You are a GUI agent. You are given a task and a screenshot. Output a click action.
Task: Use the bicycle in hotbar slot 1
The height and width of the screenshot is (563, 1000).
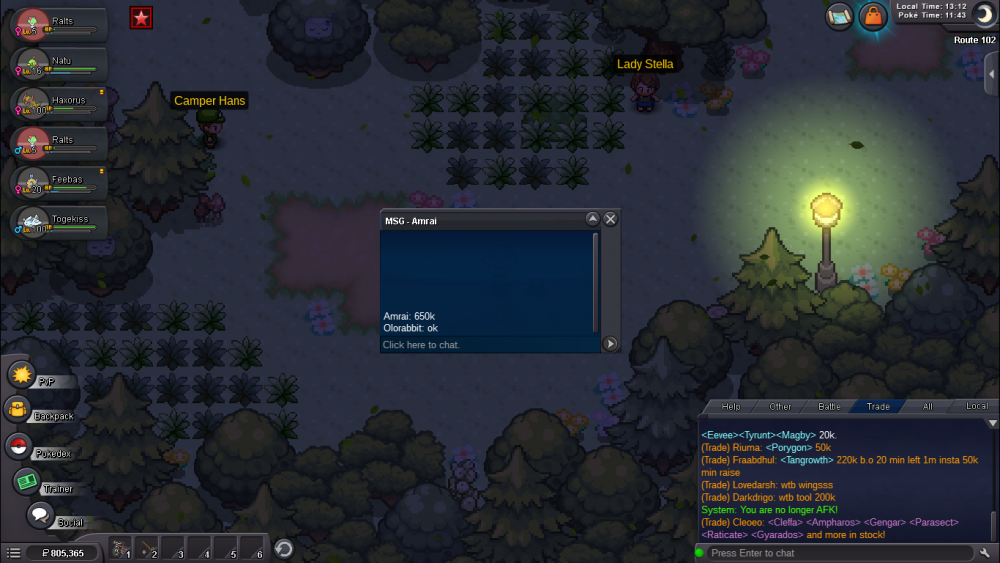(119, 550)
